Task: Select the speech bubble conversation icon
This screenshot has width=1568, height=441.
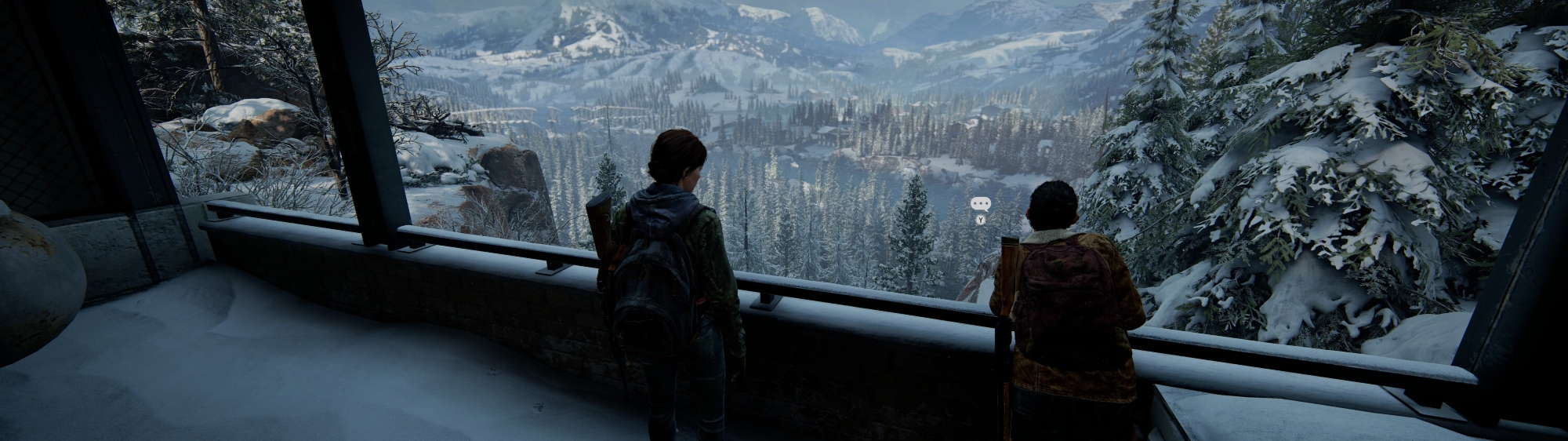Action: click(x=980, y=204)
